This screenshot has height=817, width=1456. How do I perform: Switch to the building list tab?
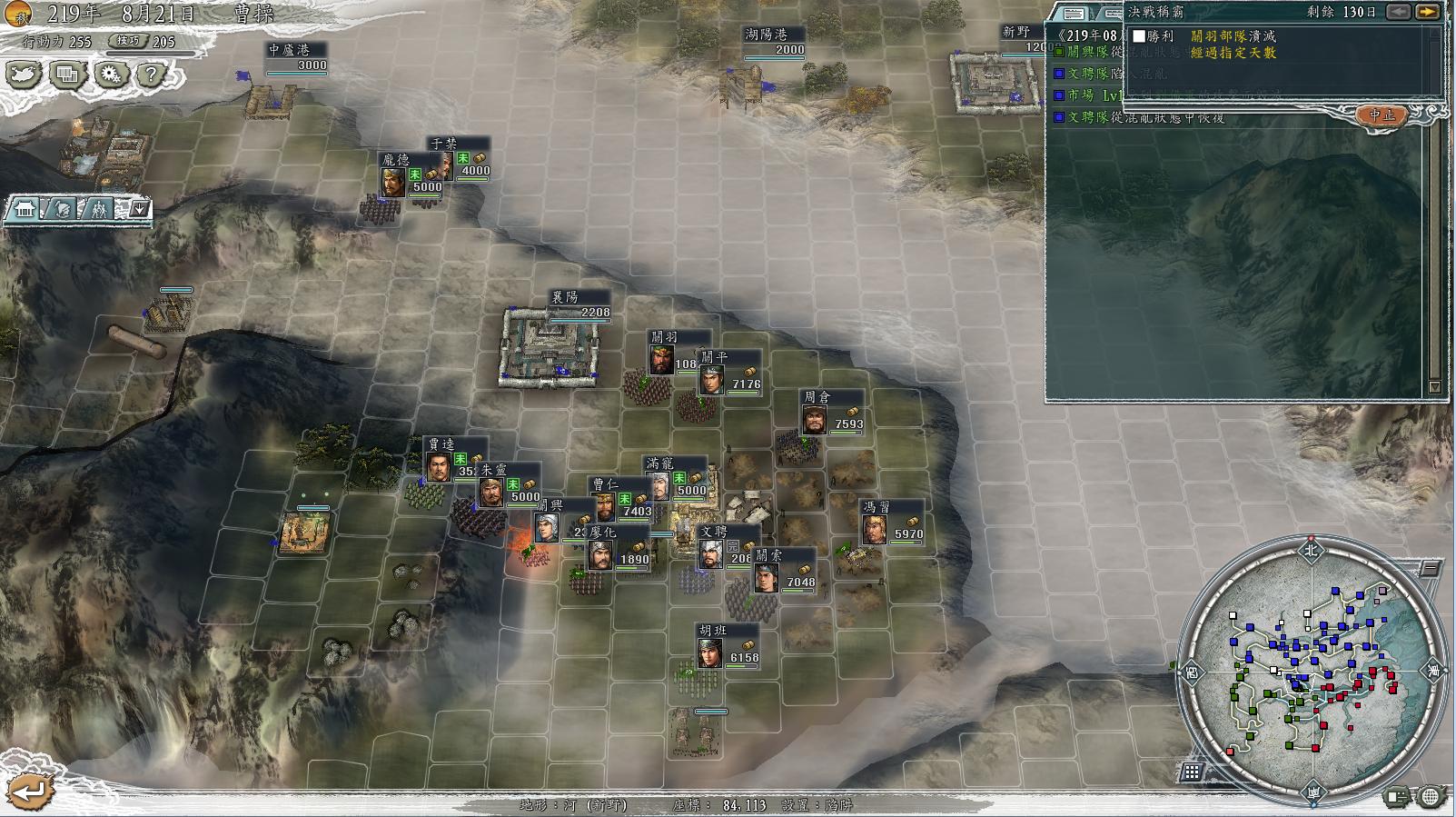click(x=24, y=210)
